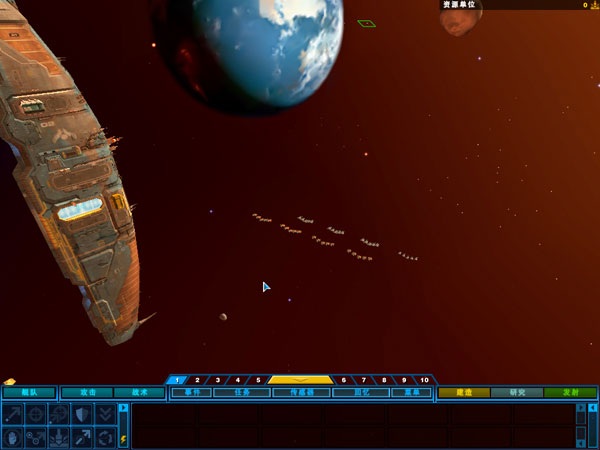Image resolution: width=600 pixels, height=450 pixels.
Task: Open the yellow 建造 build manager
Action: coord(464,393)
